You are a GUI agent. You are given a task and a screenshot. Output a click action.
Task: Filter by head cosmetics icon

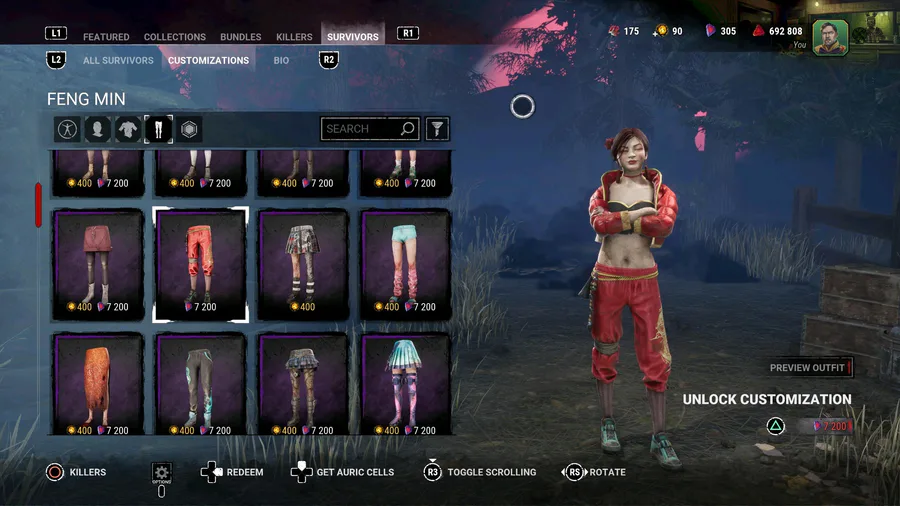click(97, 129)
